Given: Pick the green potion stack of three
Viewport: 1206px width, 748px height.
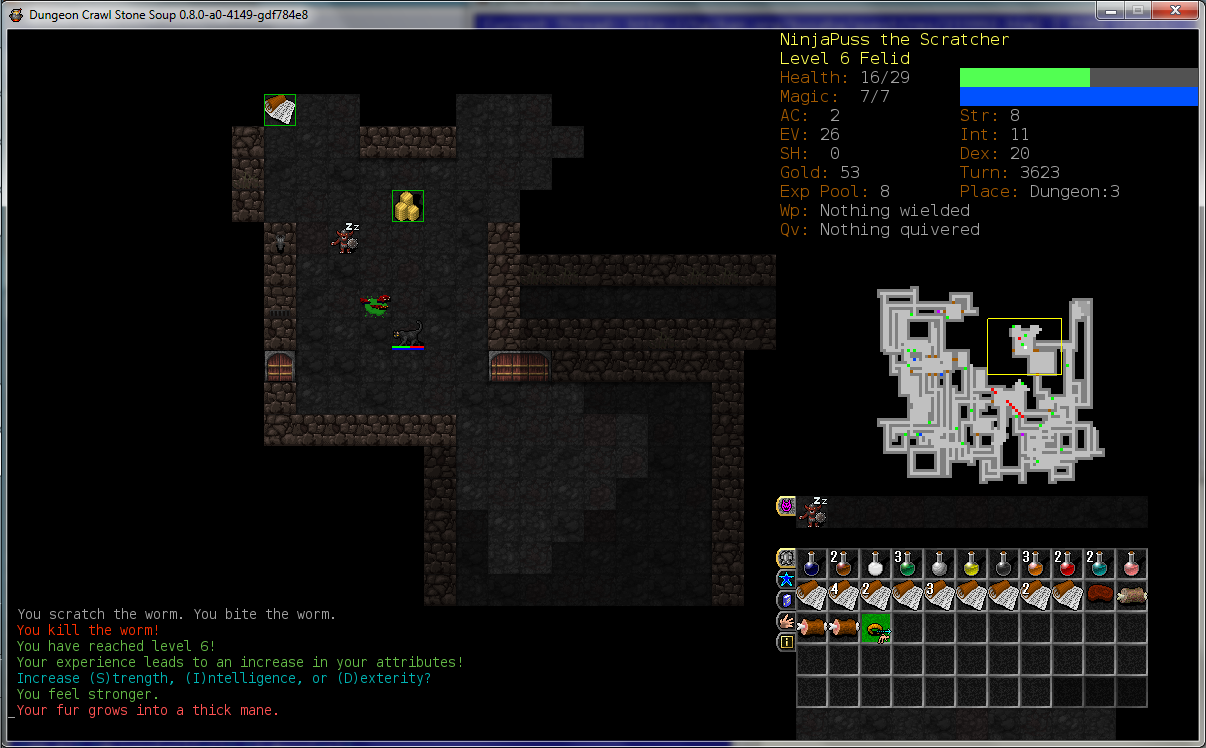Looking at the screenshot, I should tap(908, 564).
